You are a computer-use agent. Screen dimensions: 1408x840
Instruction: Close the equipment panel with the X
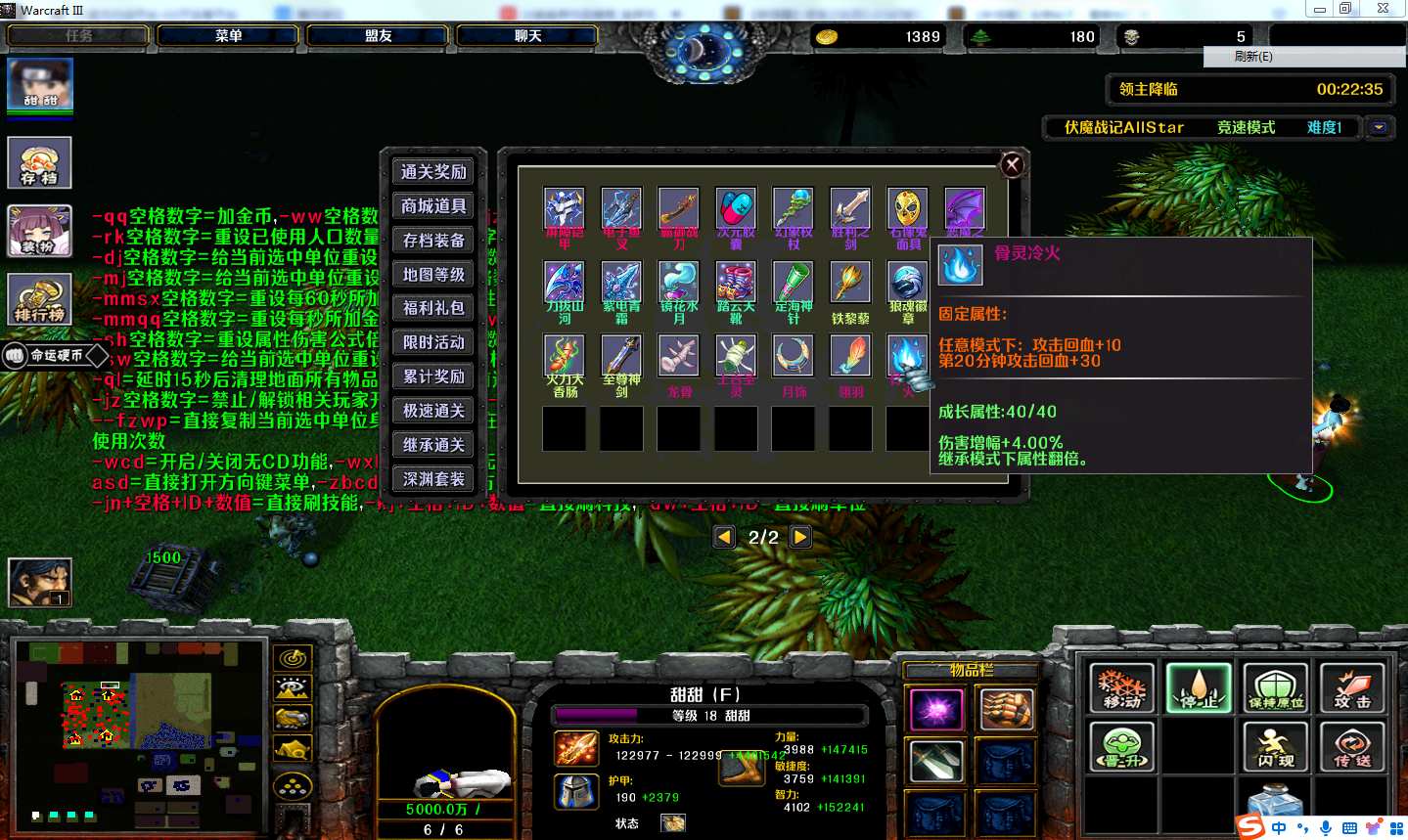[x=1013, y=164]
